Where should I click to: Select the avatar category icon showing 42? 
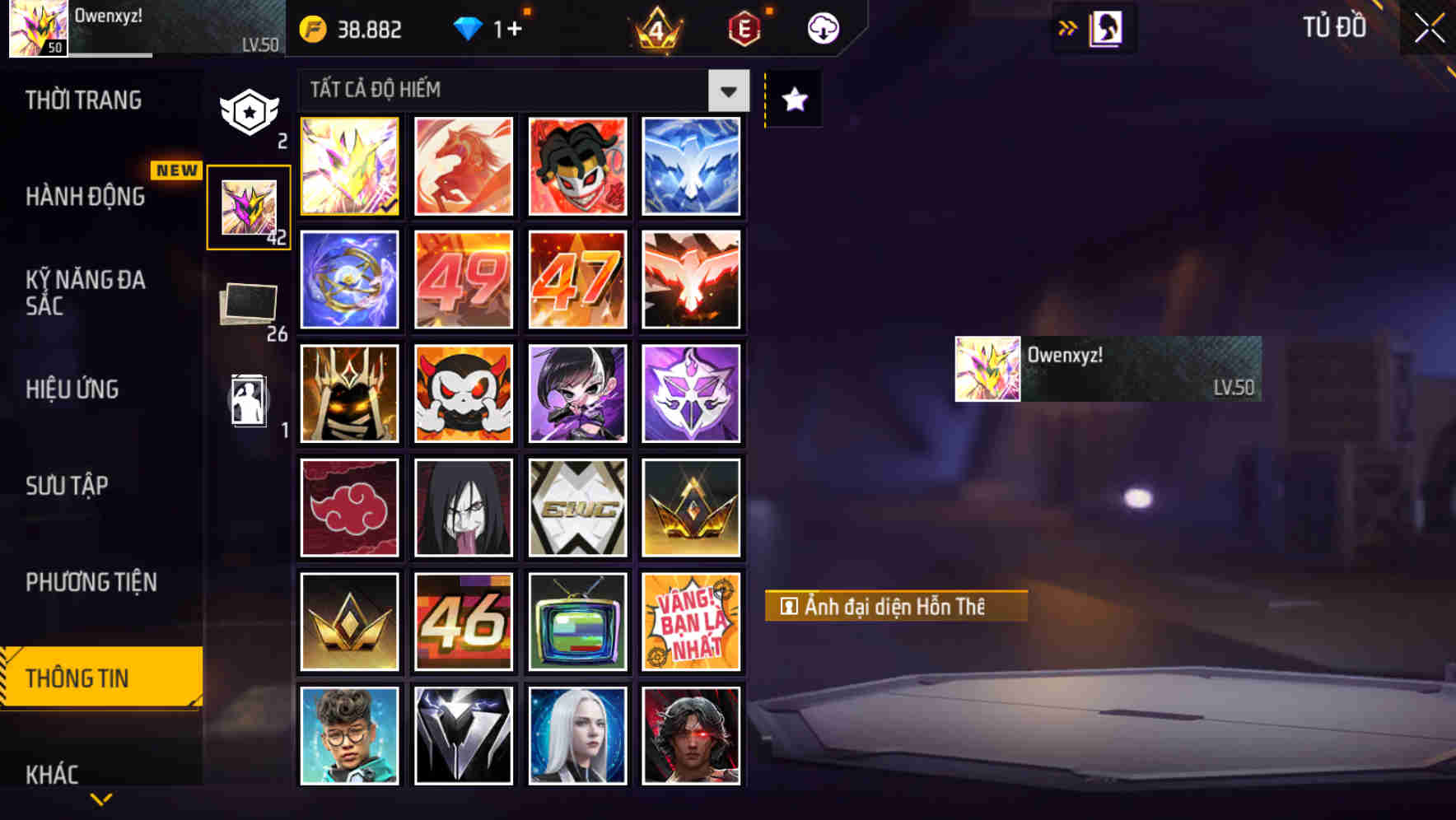(x=250, y=207)
